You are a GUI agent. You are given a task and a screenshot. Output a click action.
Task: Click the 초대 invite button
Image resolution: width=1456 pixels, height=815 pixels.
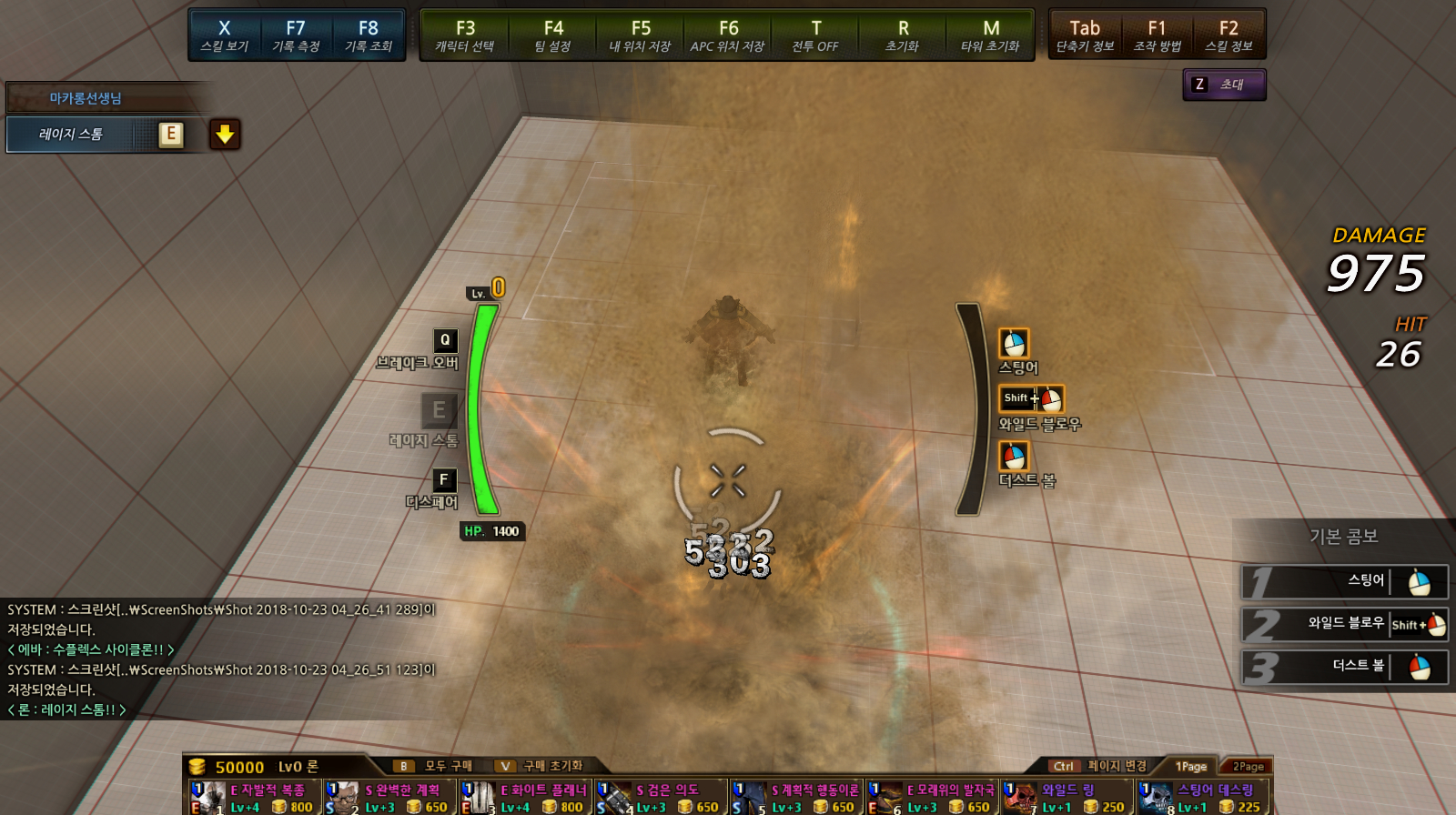pyautogui.click(x=1224, y=85)
